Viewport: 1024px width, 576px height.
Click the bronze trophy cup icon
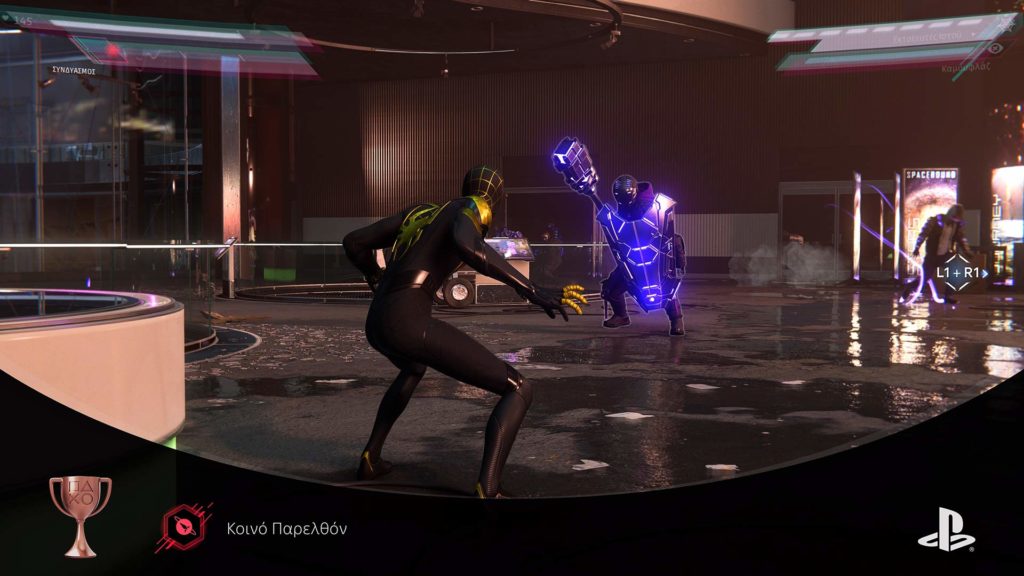click(x=80, y=514)
